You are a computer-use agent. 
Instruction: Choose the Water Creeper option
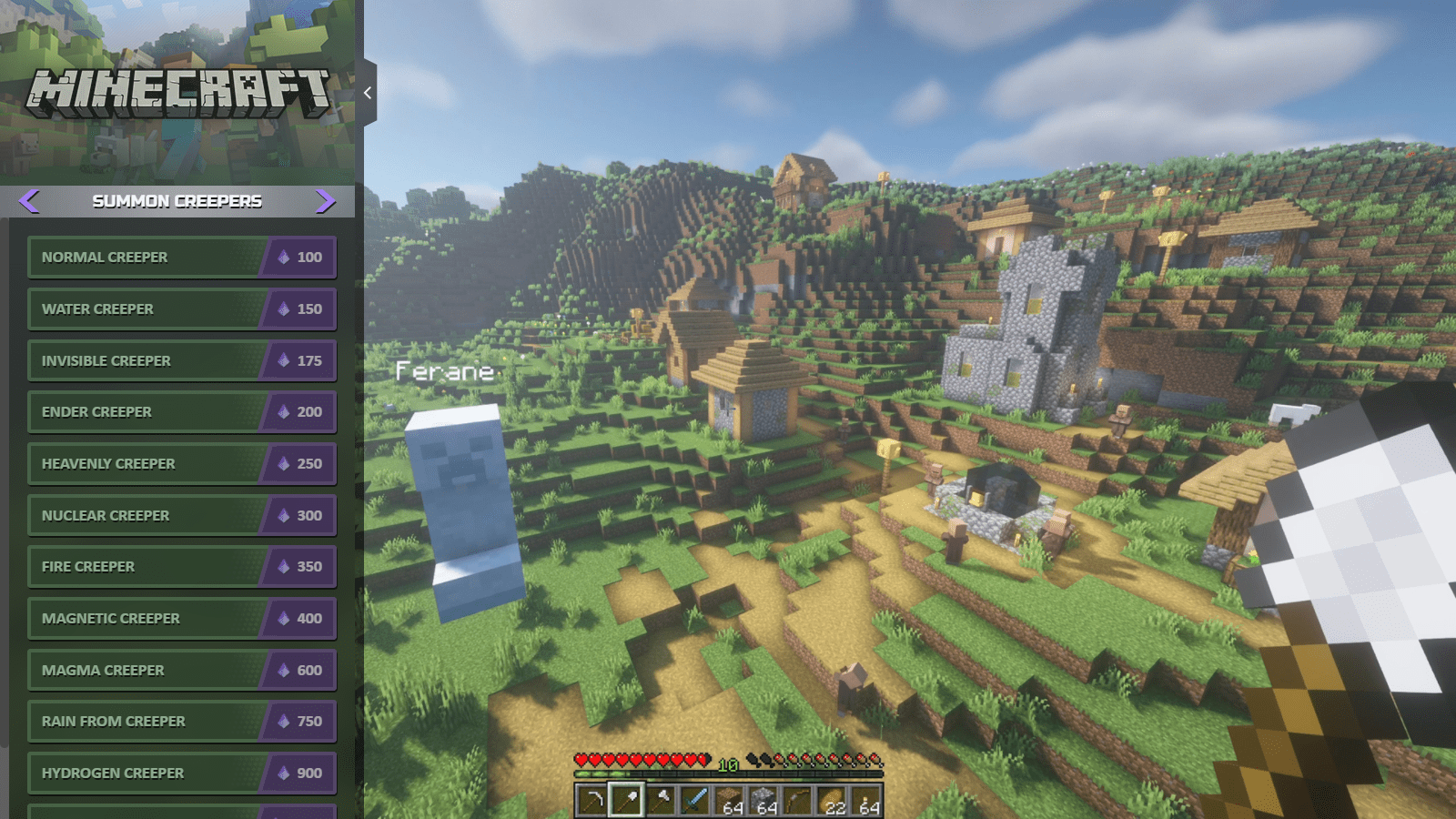182,309
